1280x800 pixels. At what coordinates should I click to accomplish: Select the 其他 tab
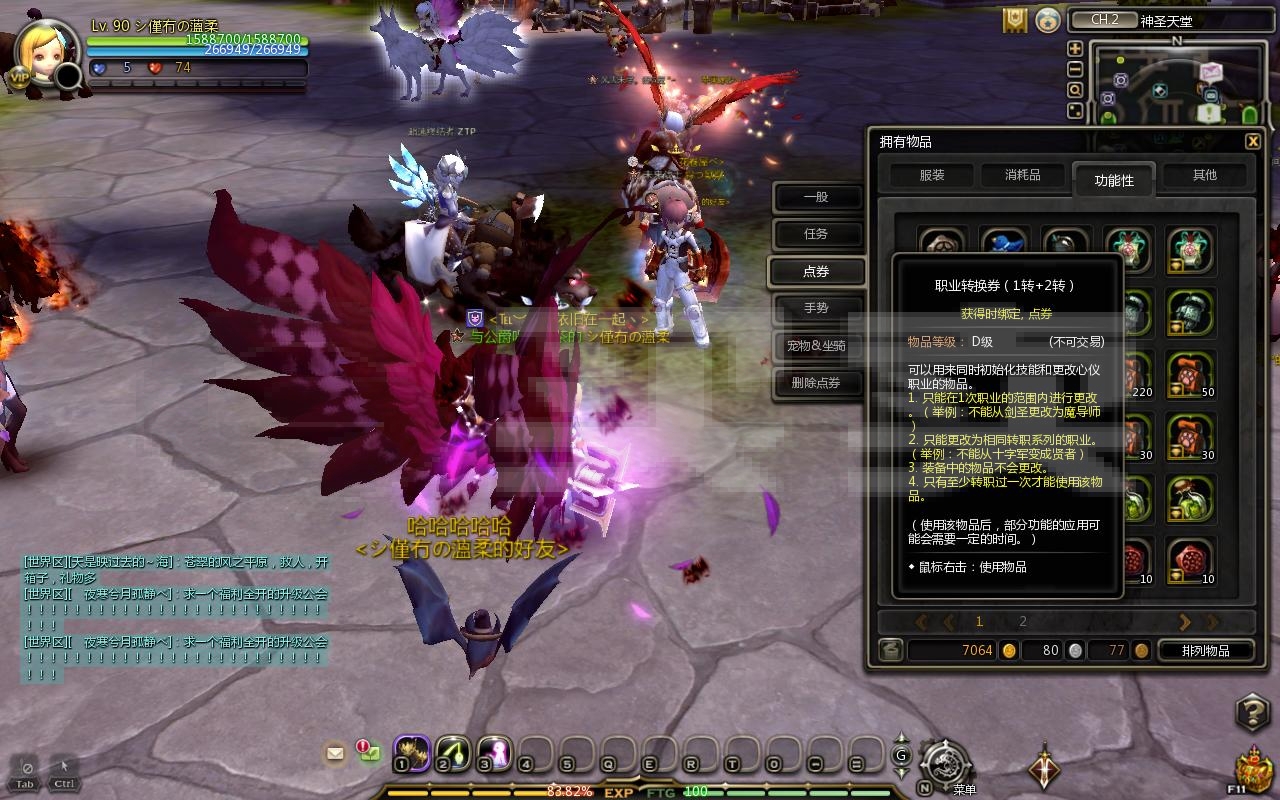[x=1204, y=175]
